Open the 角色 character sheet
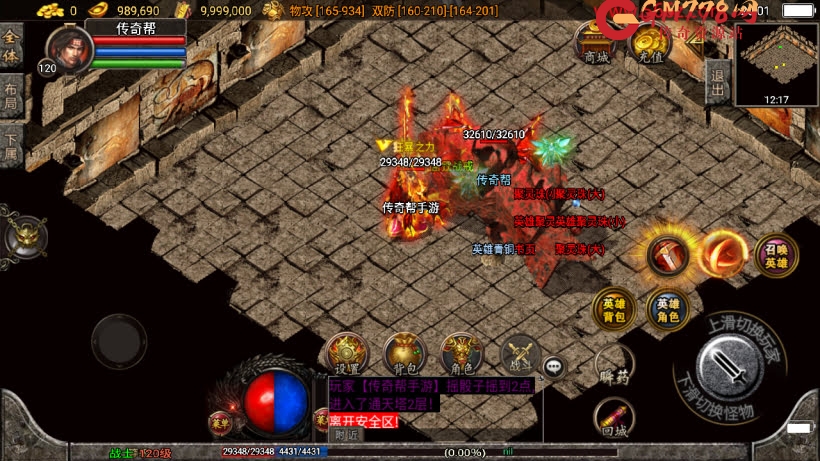This screenshot has width=820, height=461. pyautogui.click(x=462, y=354)
